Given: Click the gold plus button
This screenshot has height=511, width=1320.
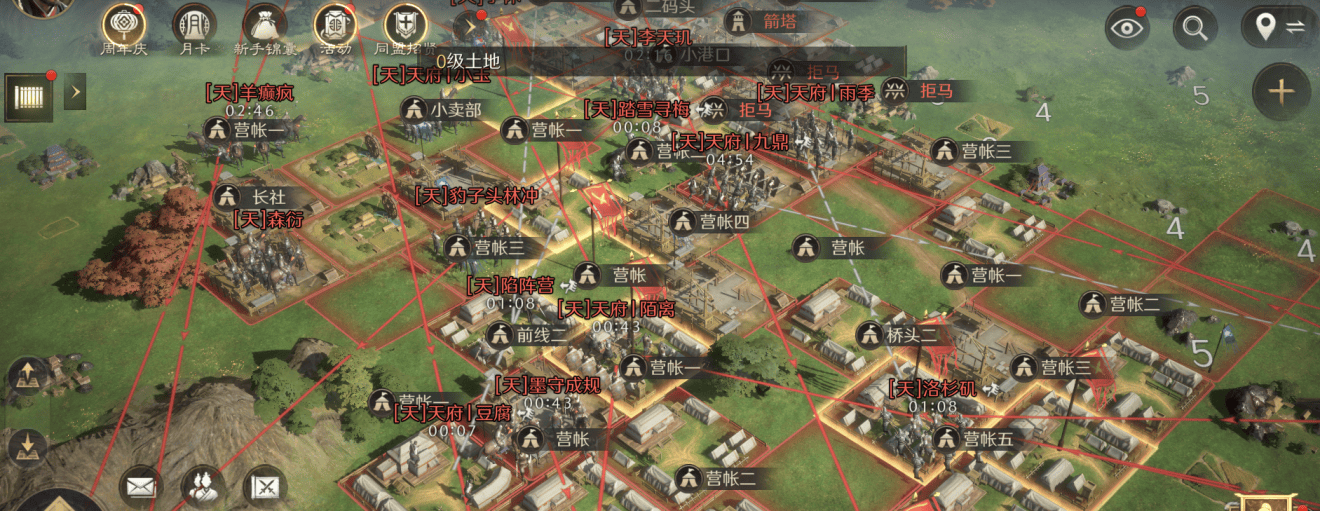Looking at the screenshot, I should [1281, 91].
